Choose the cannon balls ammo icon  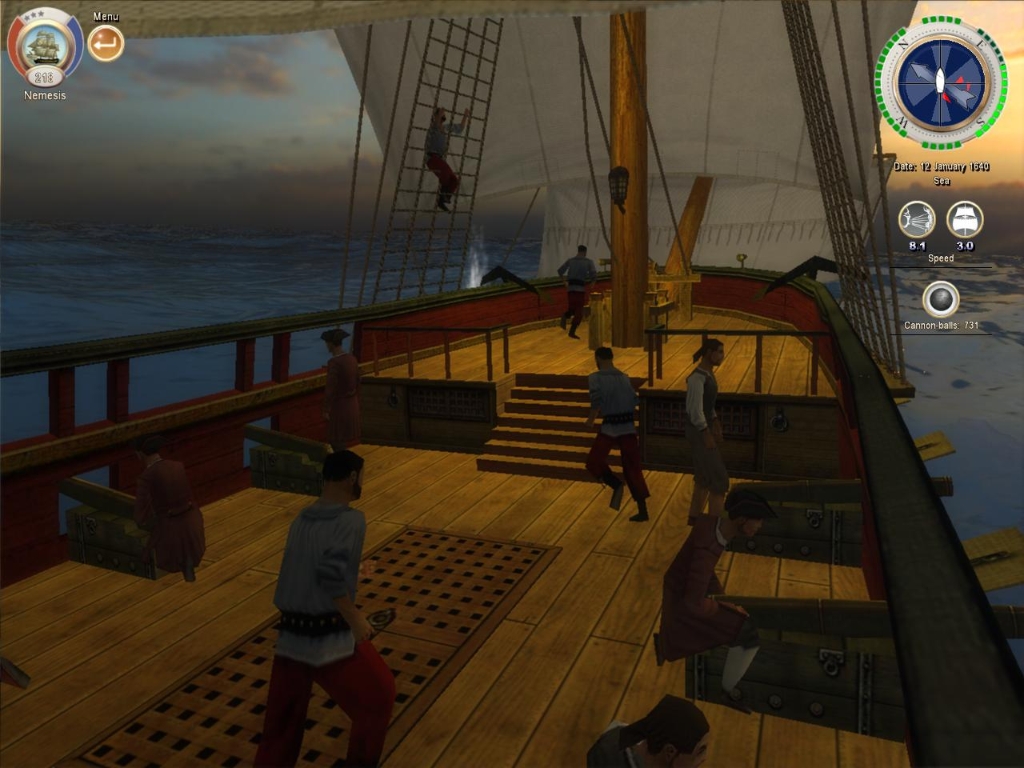pyautogui.click(x=940, y=299)
